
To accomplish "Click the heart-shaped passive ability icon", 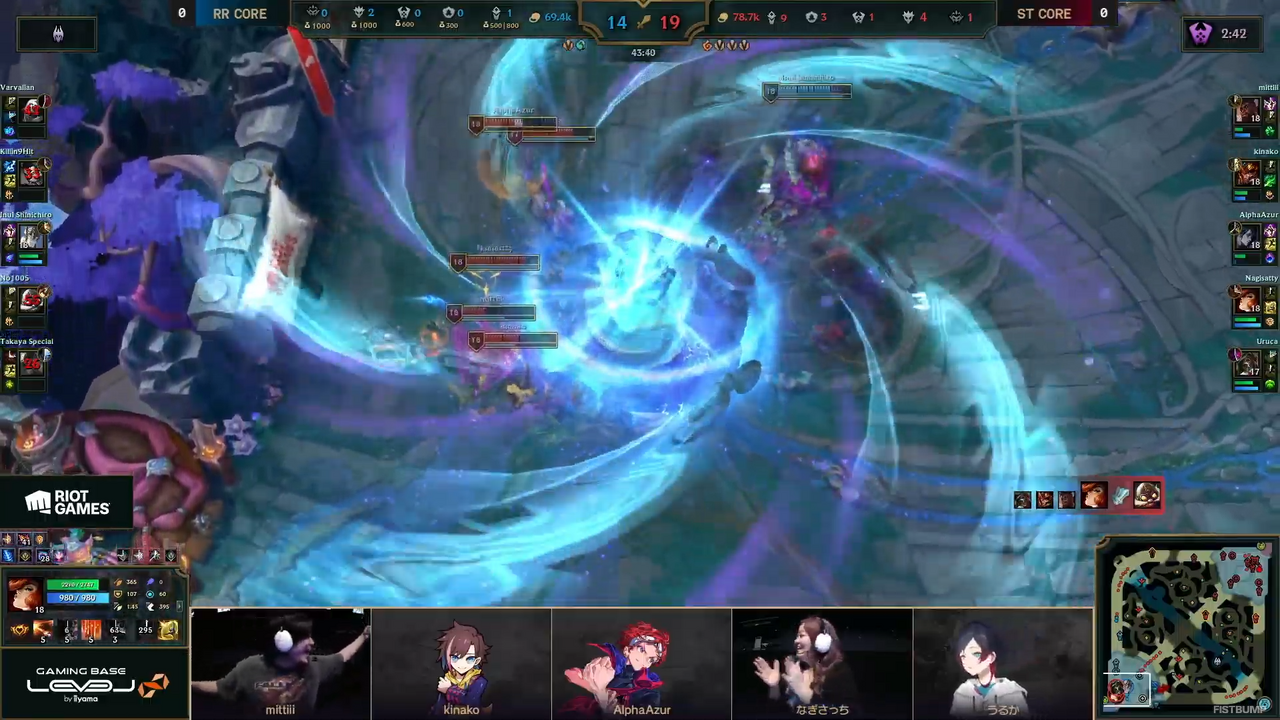I will (x=19, y=630).
